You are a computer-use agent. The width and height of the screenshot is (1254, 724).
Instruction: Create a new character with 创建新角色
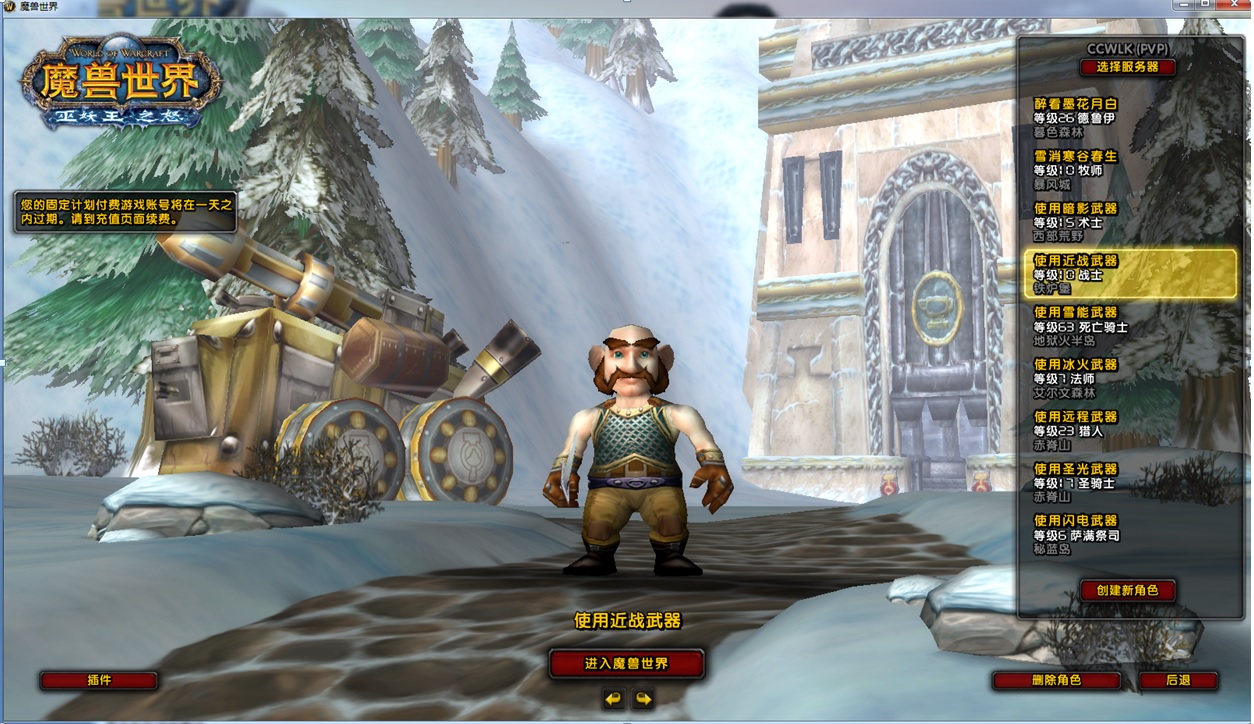(1127, 590)
